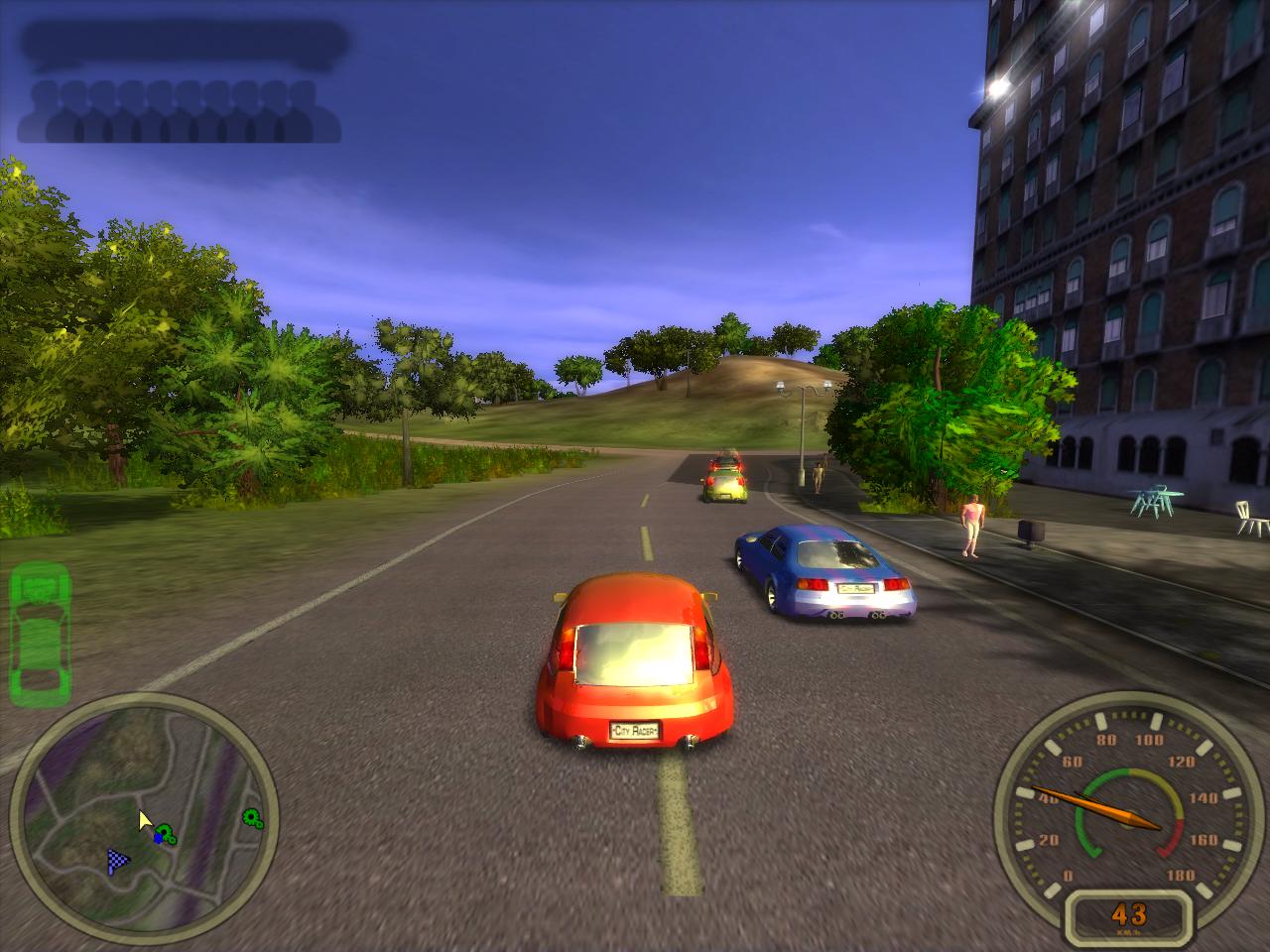Viewport: 1270px width, 952px height.
Task: Select the checkered flag marker on the minimap
Action: pos(119,863)
